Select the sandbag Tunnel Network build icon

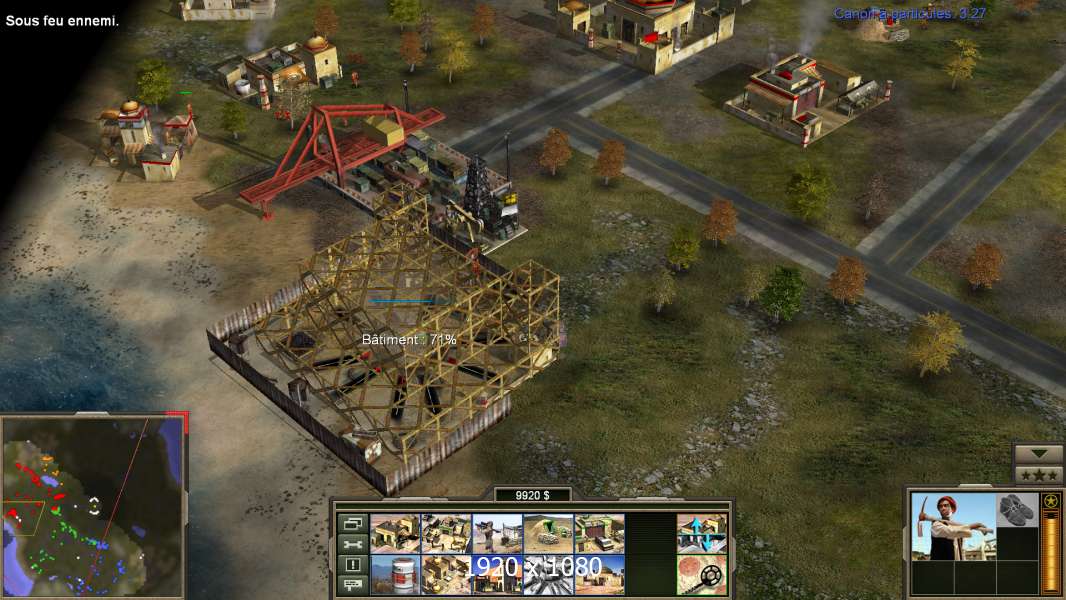(548, 534)
